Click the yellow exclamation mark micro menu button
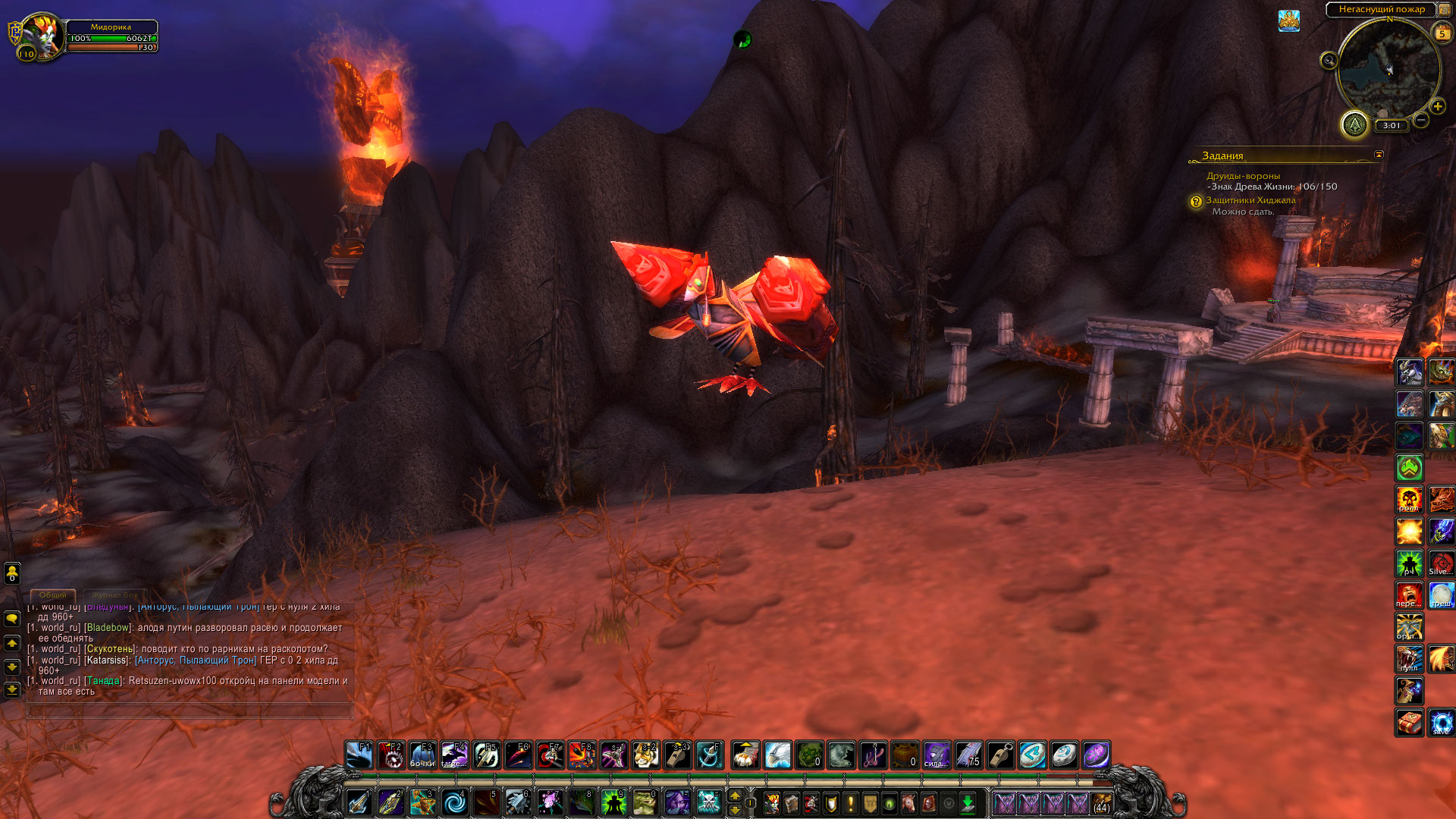 pyautogui.click(x=850, y=803)
